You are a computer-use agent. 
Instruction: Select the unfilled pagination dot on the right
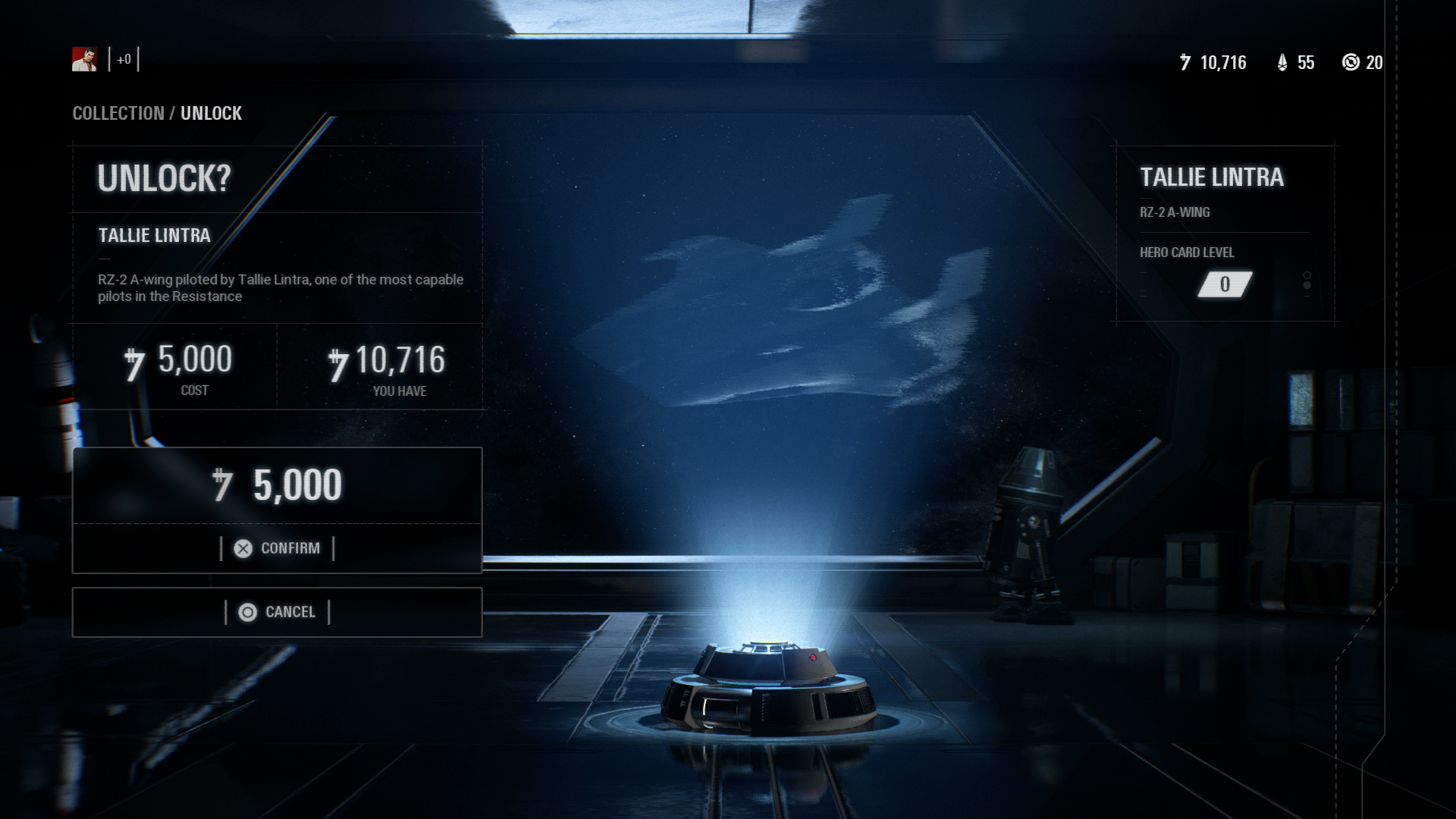point(1307,275)
